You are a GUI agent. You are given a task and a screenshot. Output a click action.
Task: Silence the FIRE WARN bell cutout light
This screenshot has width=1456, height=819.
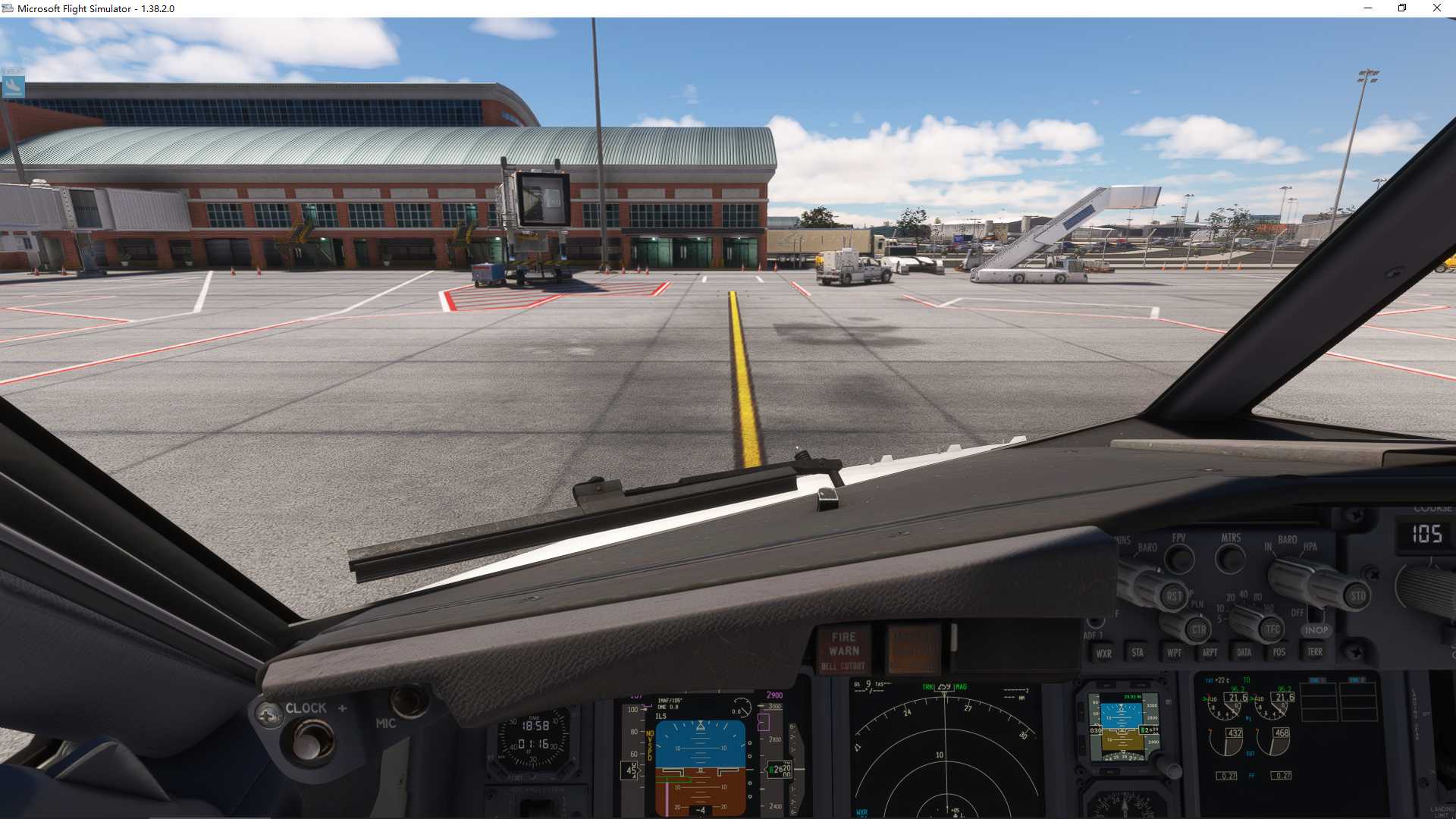pyautogui.click(x=844, y=649)
